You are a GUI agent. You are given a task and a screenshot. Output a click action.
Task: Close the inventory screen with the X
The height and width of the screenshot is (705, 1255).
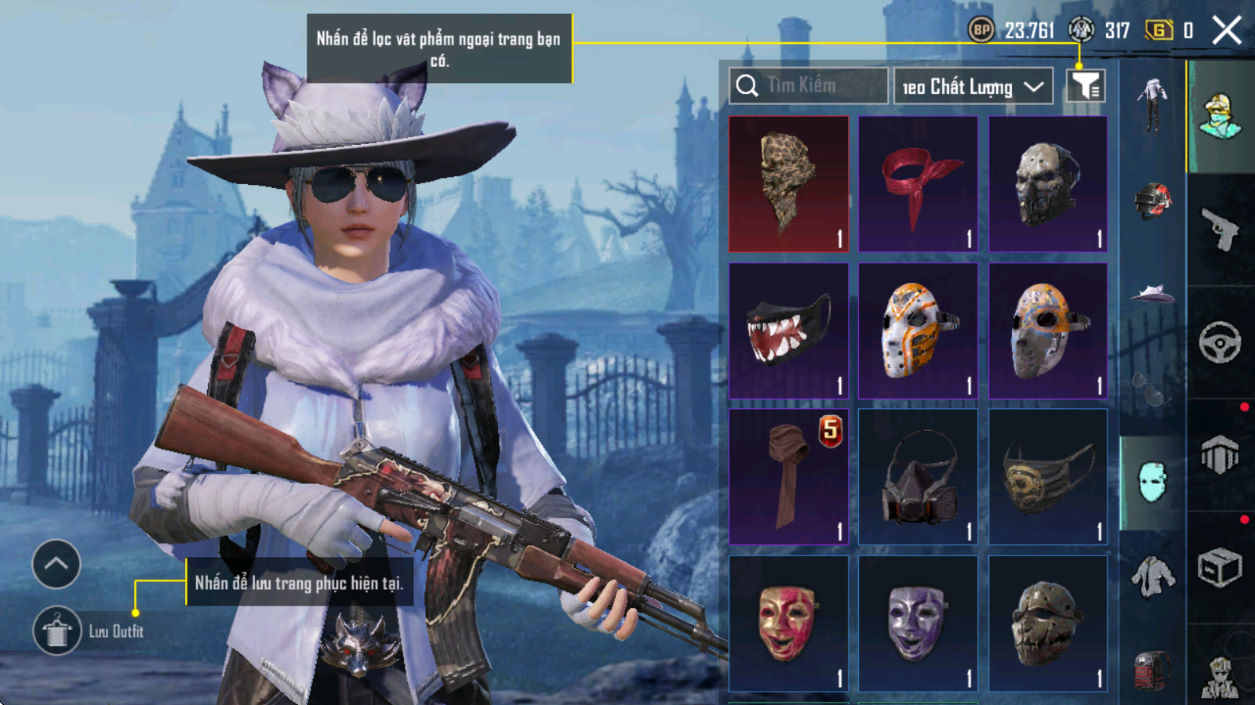tap(1226, 30)
